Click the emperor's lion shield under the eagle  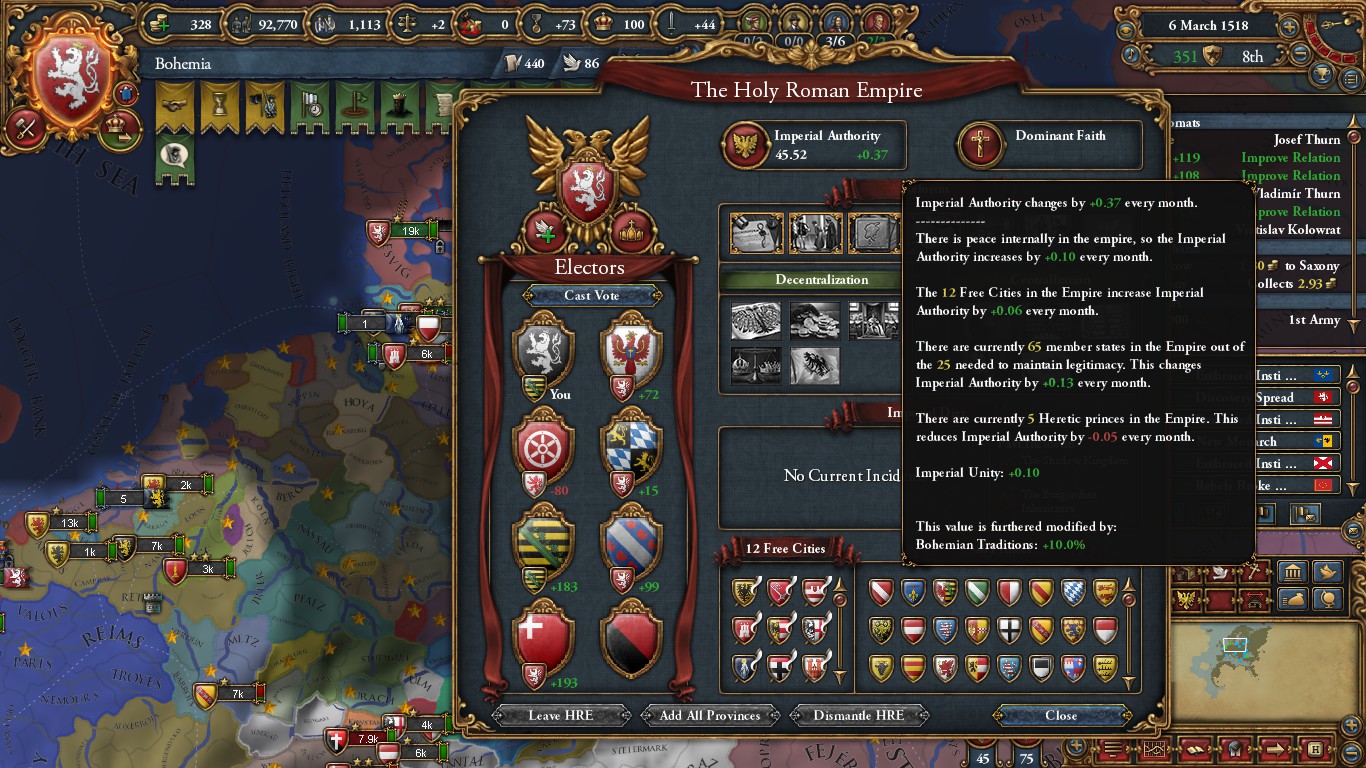589,189
